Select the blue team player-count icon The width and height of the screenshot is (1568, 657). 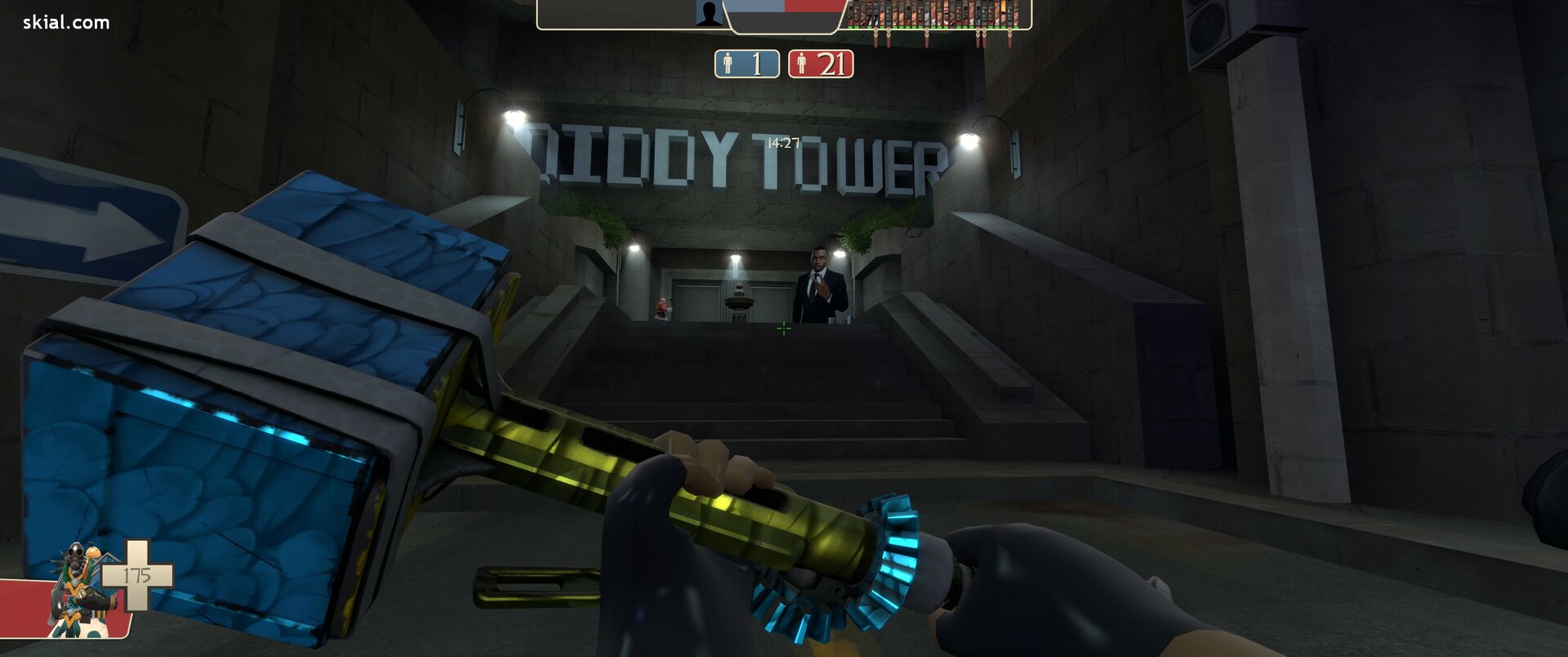point(728,63)
